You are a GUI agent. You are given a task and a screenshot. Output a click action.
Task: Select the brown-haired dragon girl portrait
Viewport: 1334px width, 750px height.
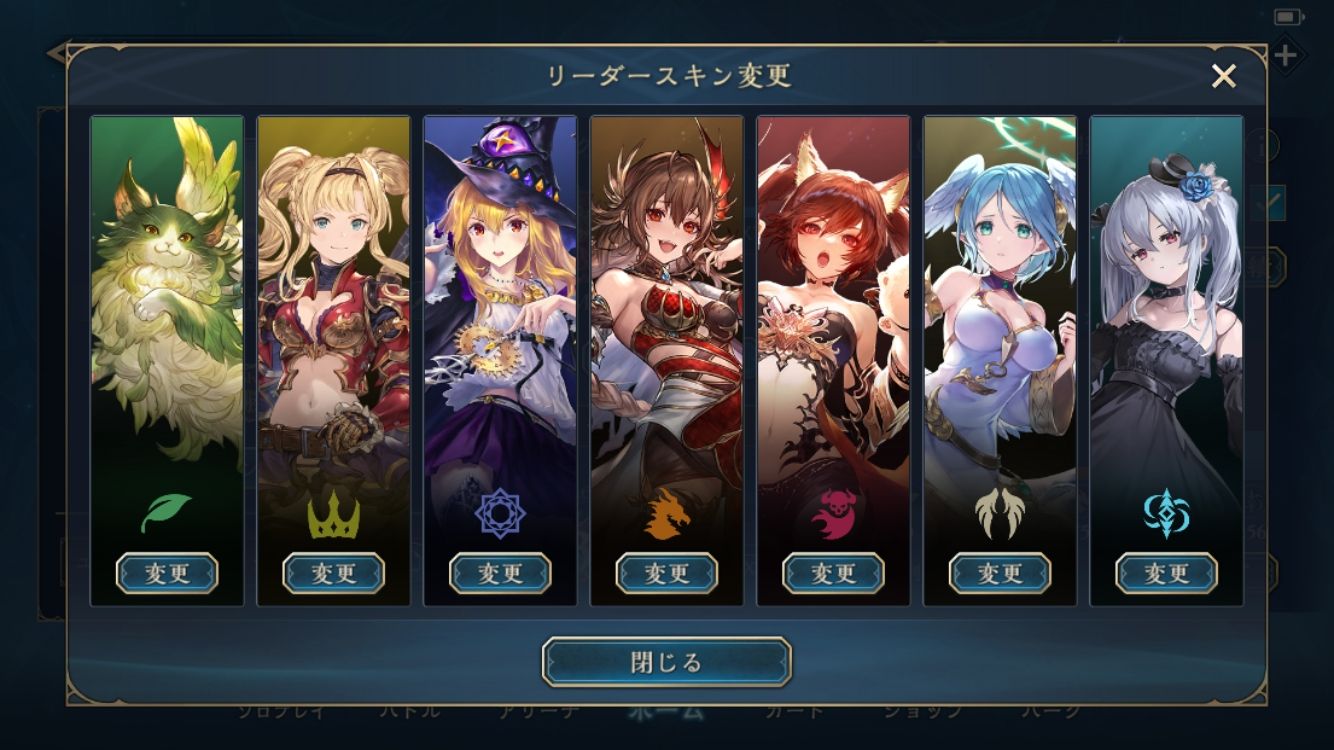click(666, 300)
